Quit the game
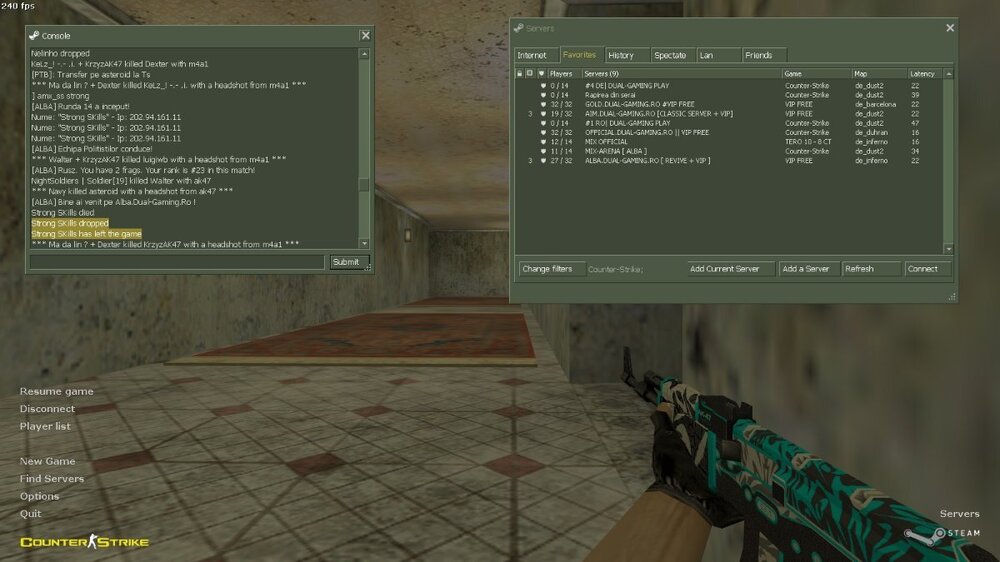The width and height of the screenshot is (1000, 562). coord(30,514)
